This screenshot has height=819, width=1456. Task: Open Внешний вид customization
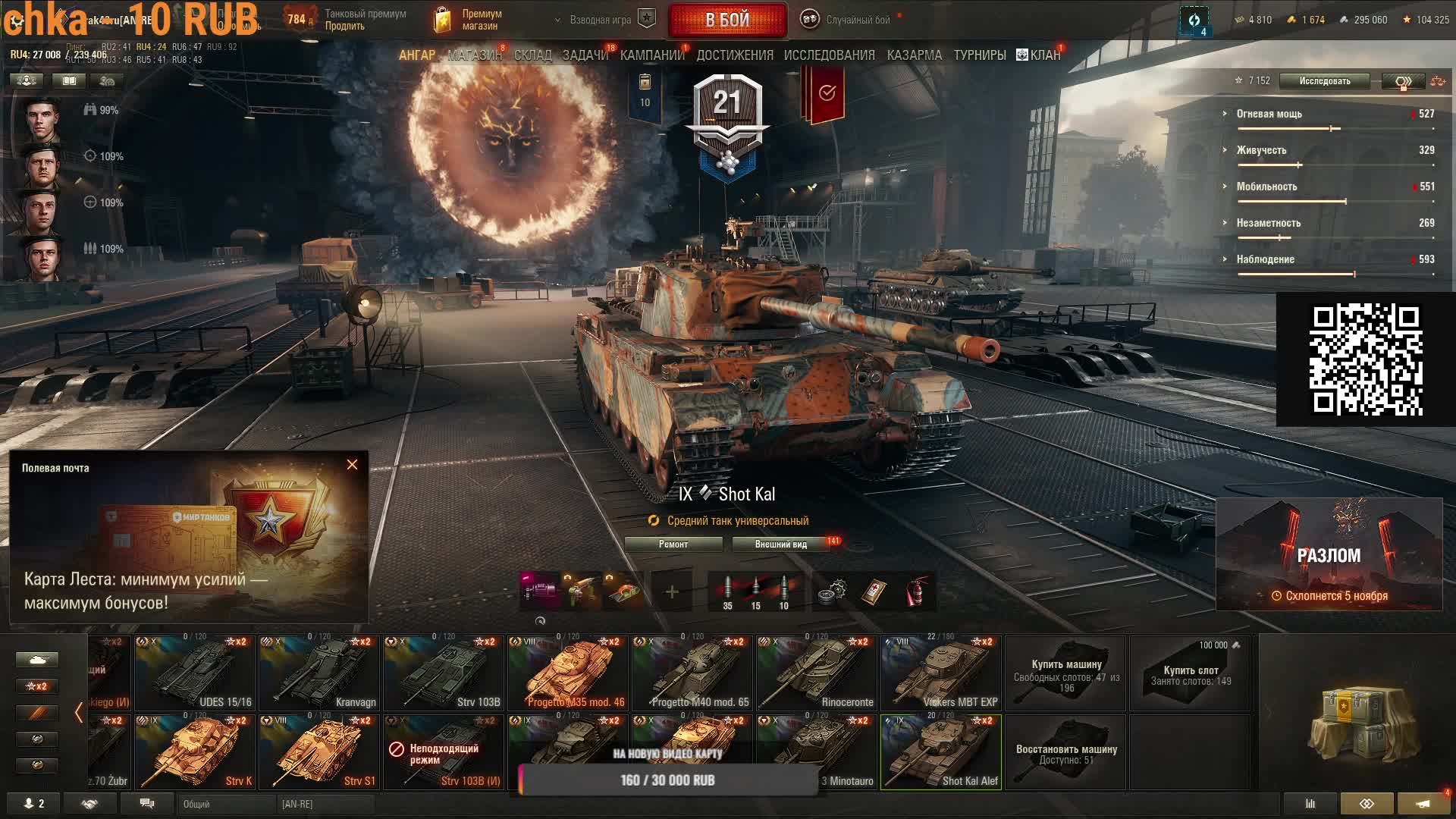[x=781, y=544]
